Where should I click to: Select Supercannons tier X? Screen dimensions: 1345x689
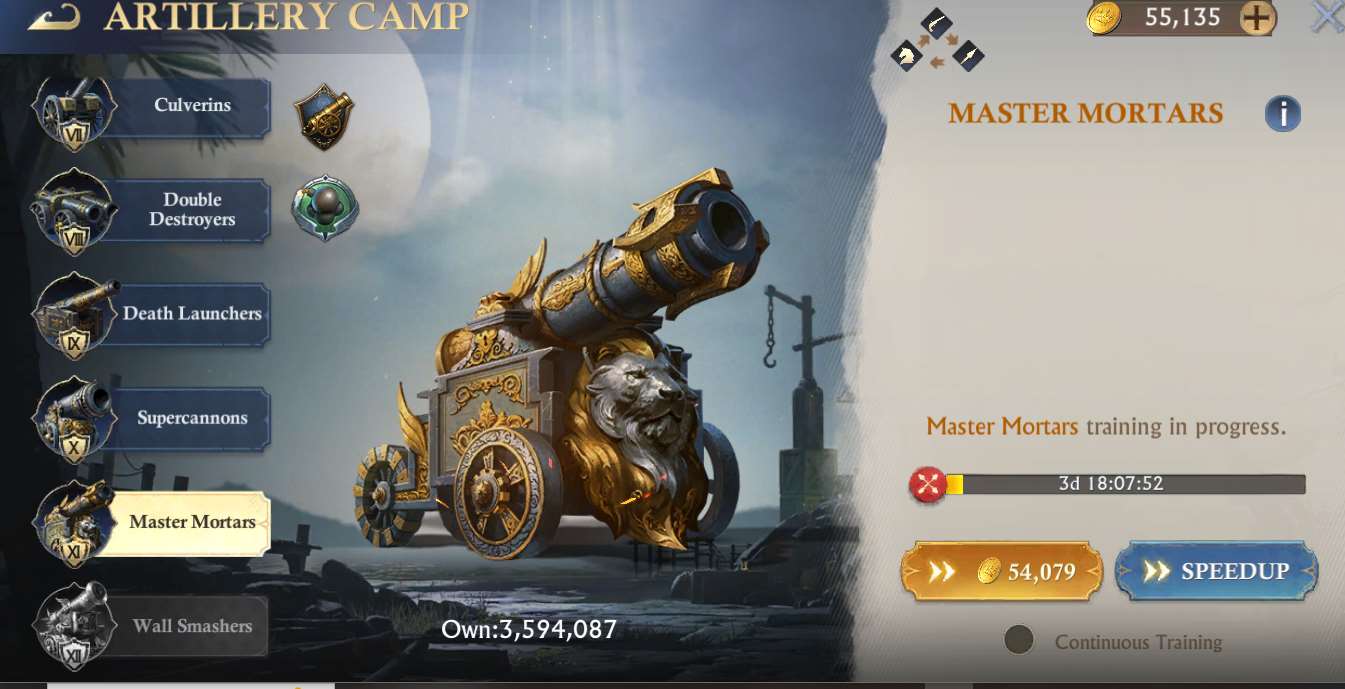(190, 418)
